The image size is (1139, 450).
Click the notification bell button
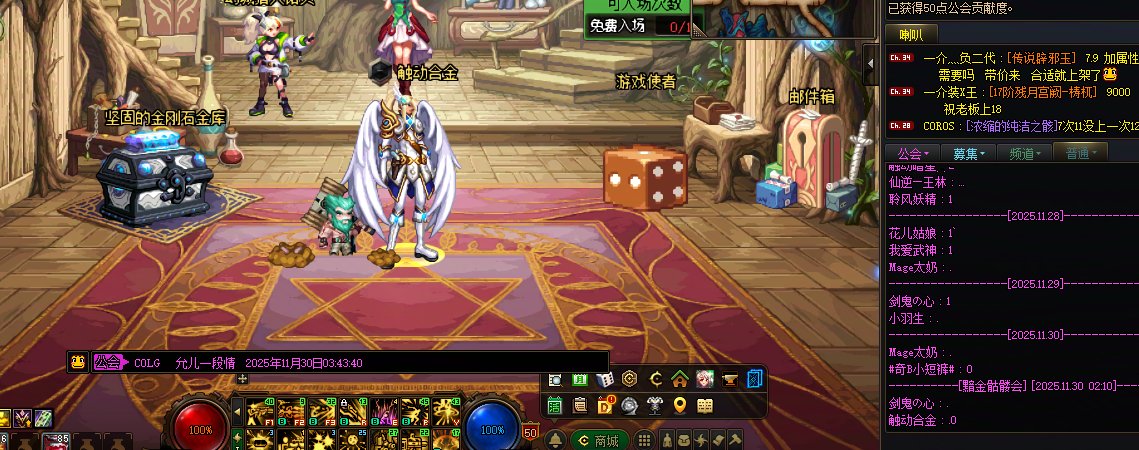tap(555, 440)
